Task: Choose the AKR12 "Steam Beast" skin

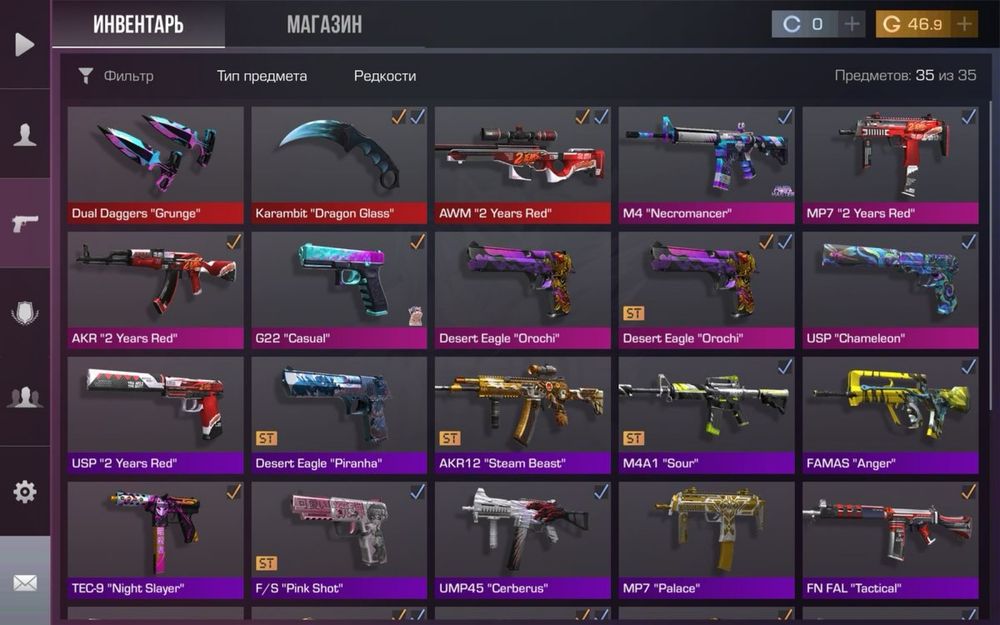Action: (x=523, y=414)
